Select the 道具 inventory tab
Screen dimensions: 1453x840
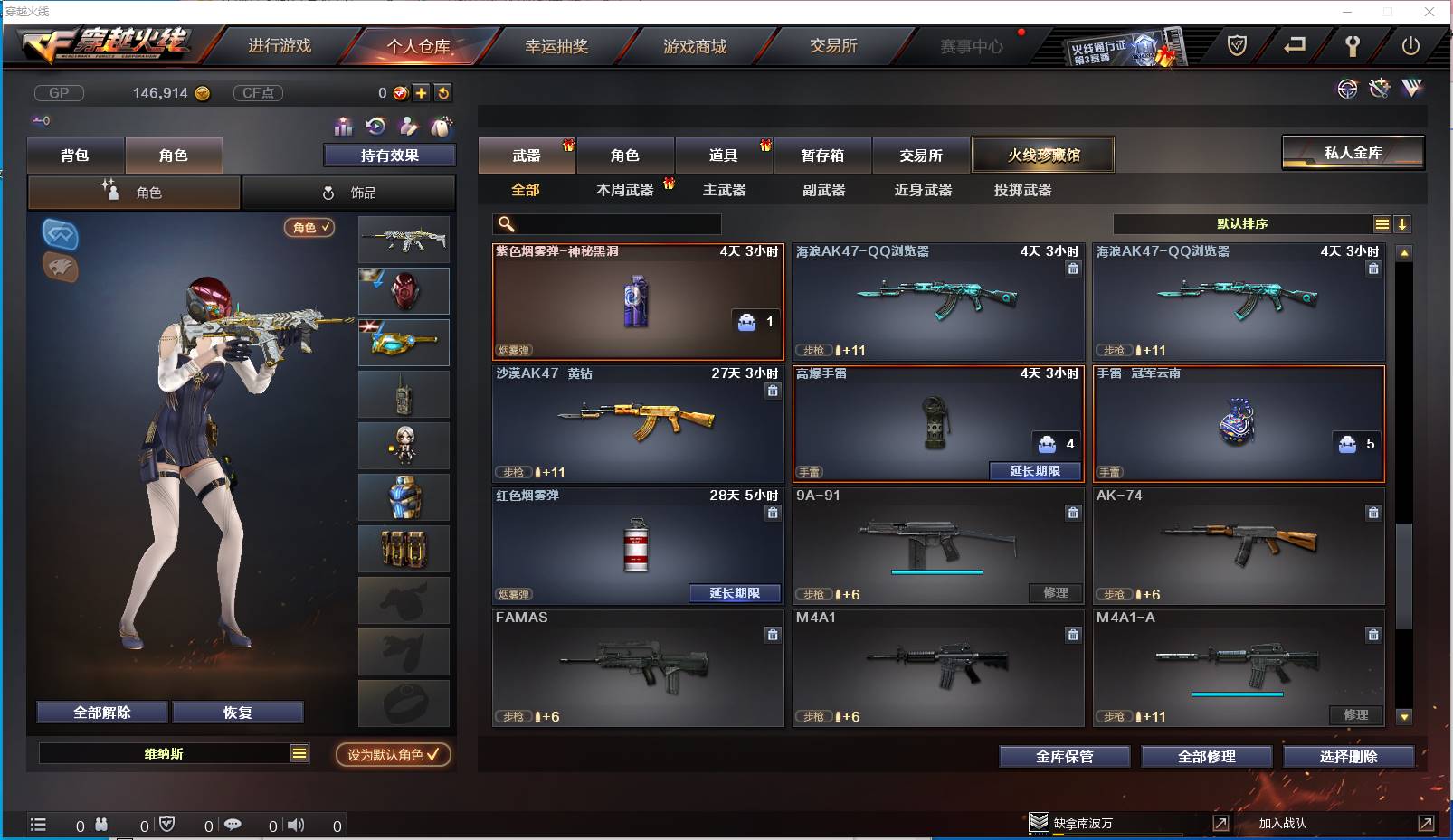[723, 156]
